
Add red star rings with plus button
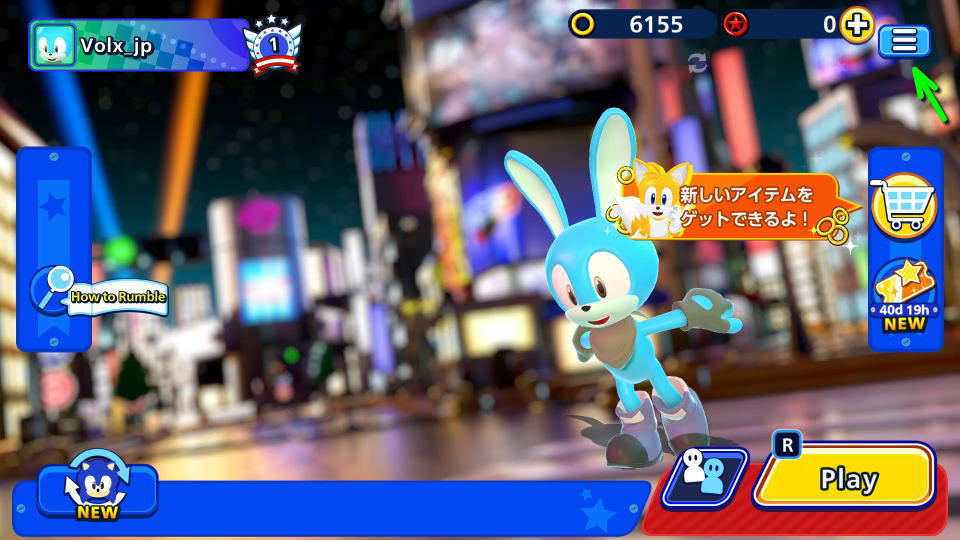tap(856, 25)
